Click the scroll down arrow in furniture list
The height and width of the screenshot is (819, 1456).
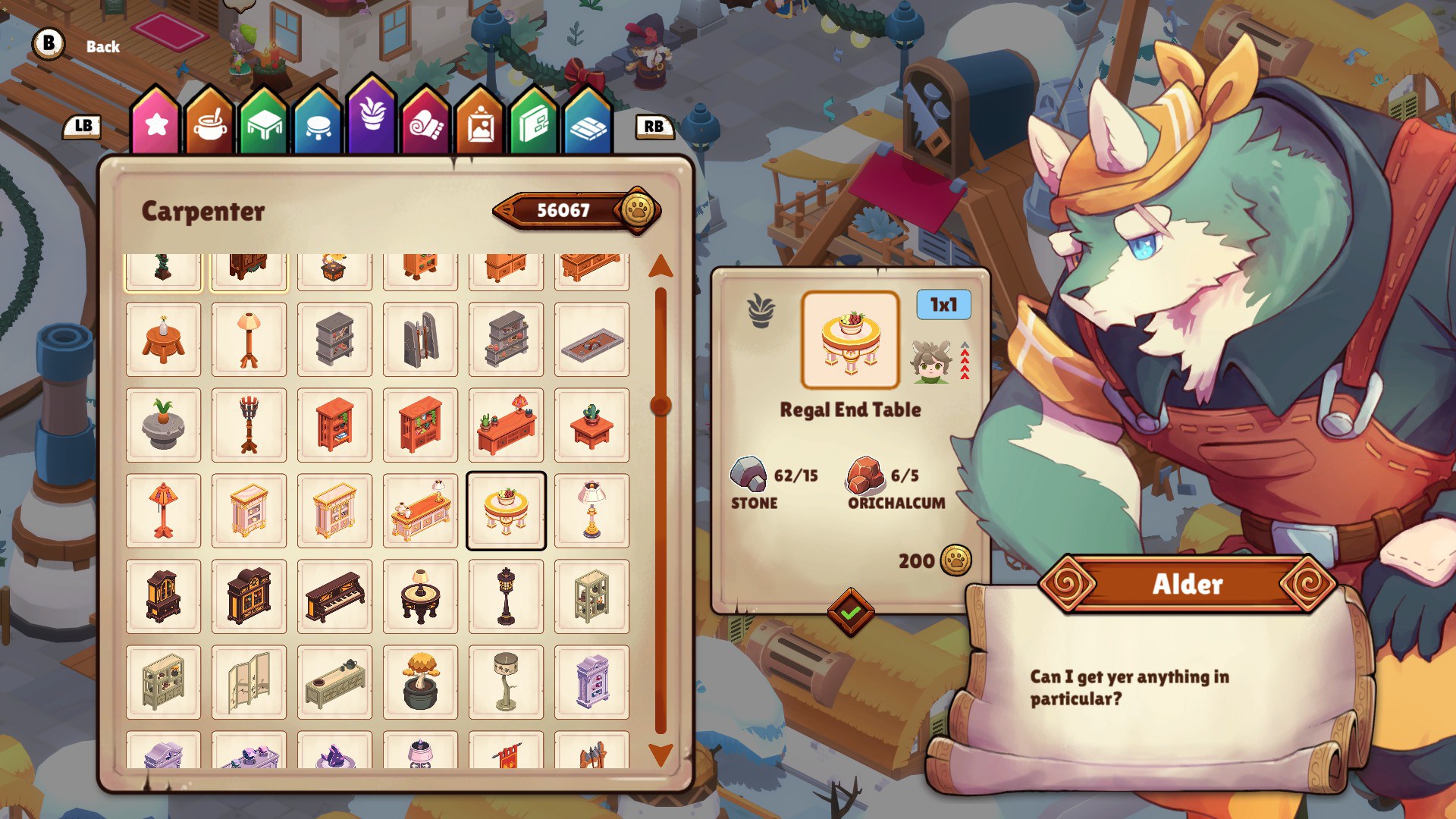tap(661, 754)
